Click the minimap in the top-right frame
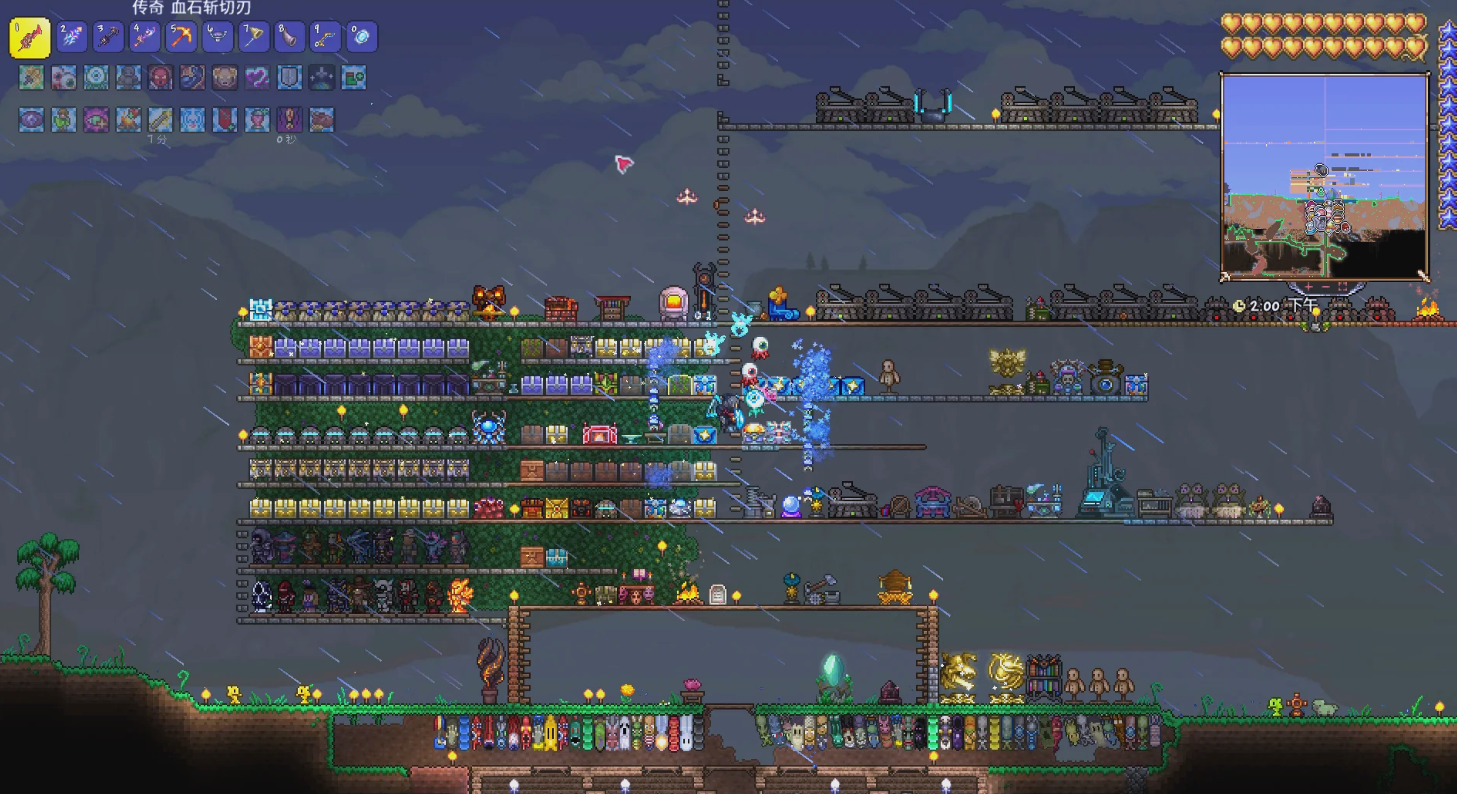1457x794 pixels. (x=1324, y=175)
